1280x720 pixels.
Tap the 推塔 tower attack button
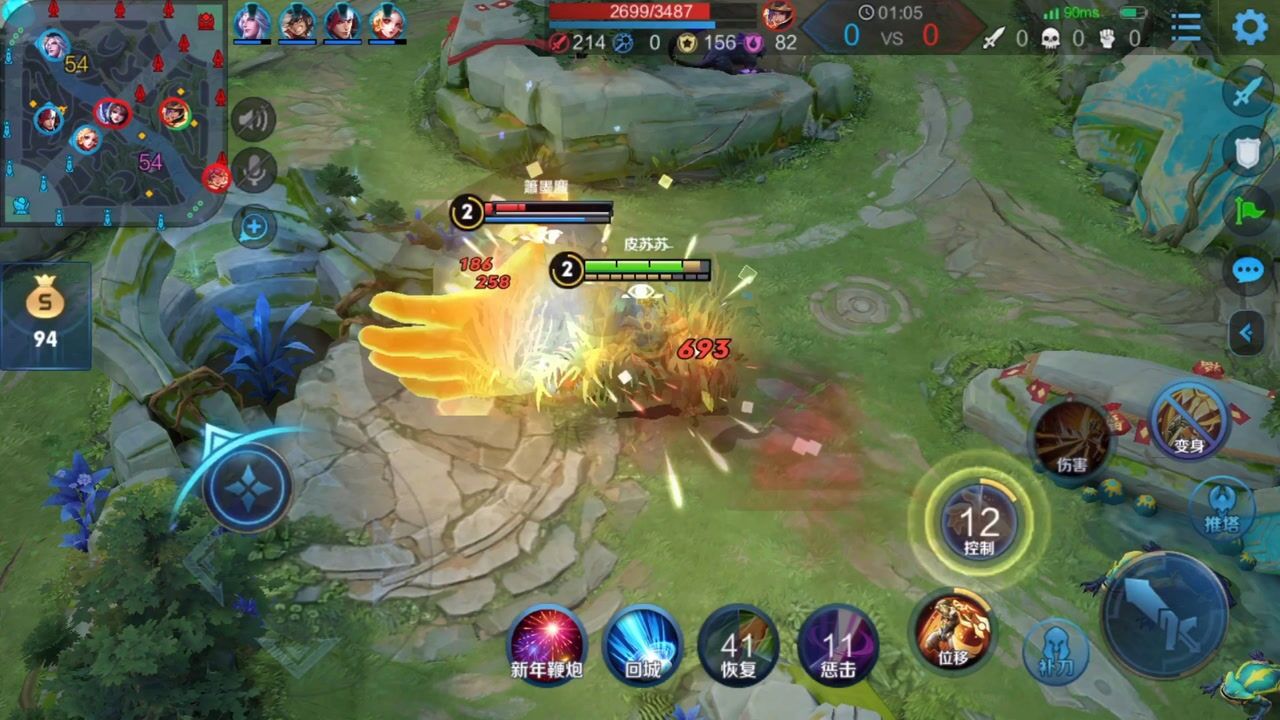(1222, 506)
